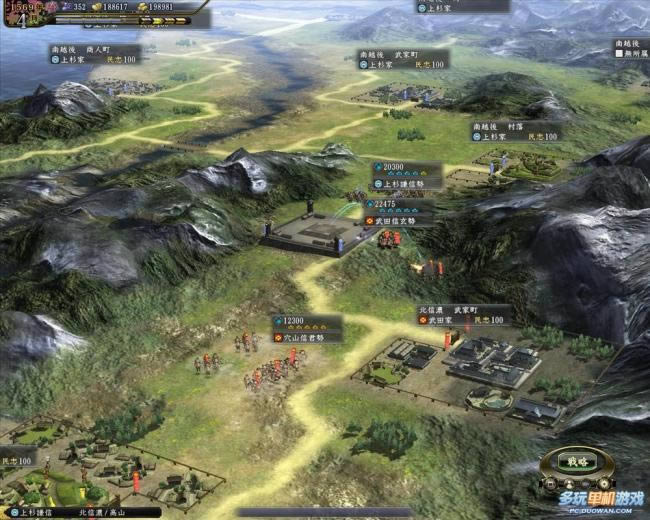Select the 武田信玄勢 army label
This screenshot has height=520, width=650.
(x=404, y=220)
